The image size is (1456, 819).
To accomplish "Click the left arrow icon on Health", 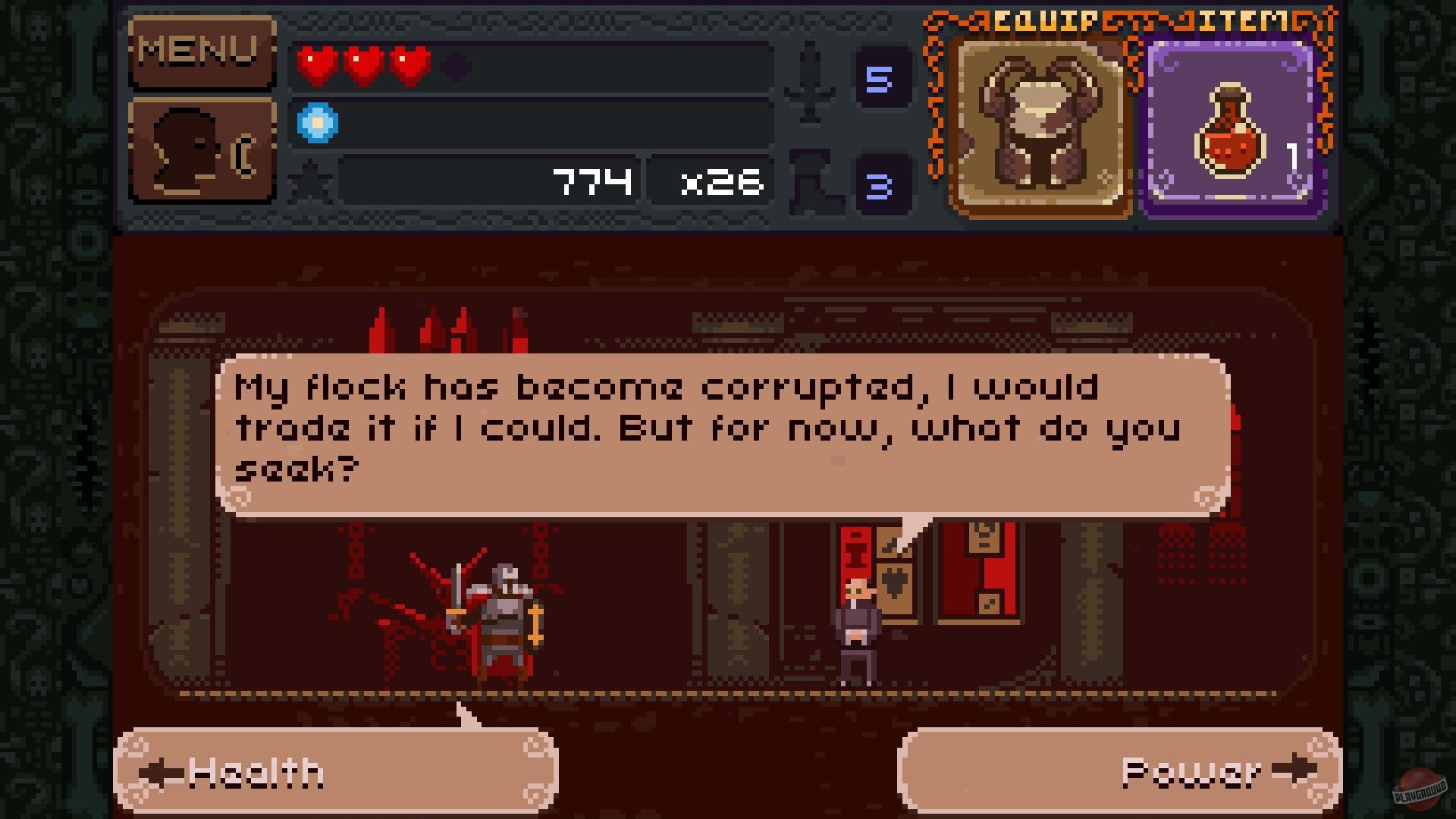I will [x=162, y=771].
